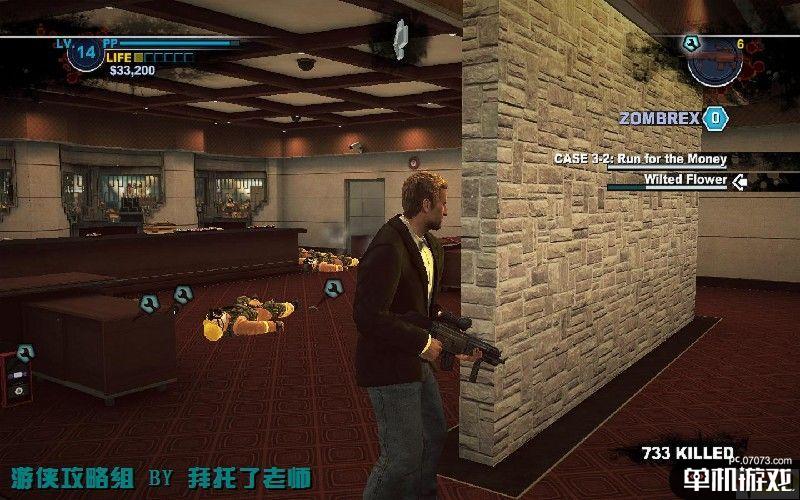The height and width of the screenshot is (500, 800).
Task: Click the Zombrex counter icon
Action: click(715, 119)
